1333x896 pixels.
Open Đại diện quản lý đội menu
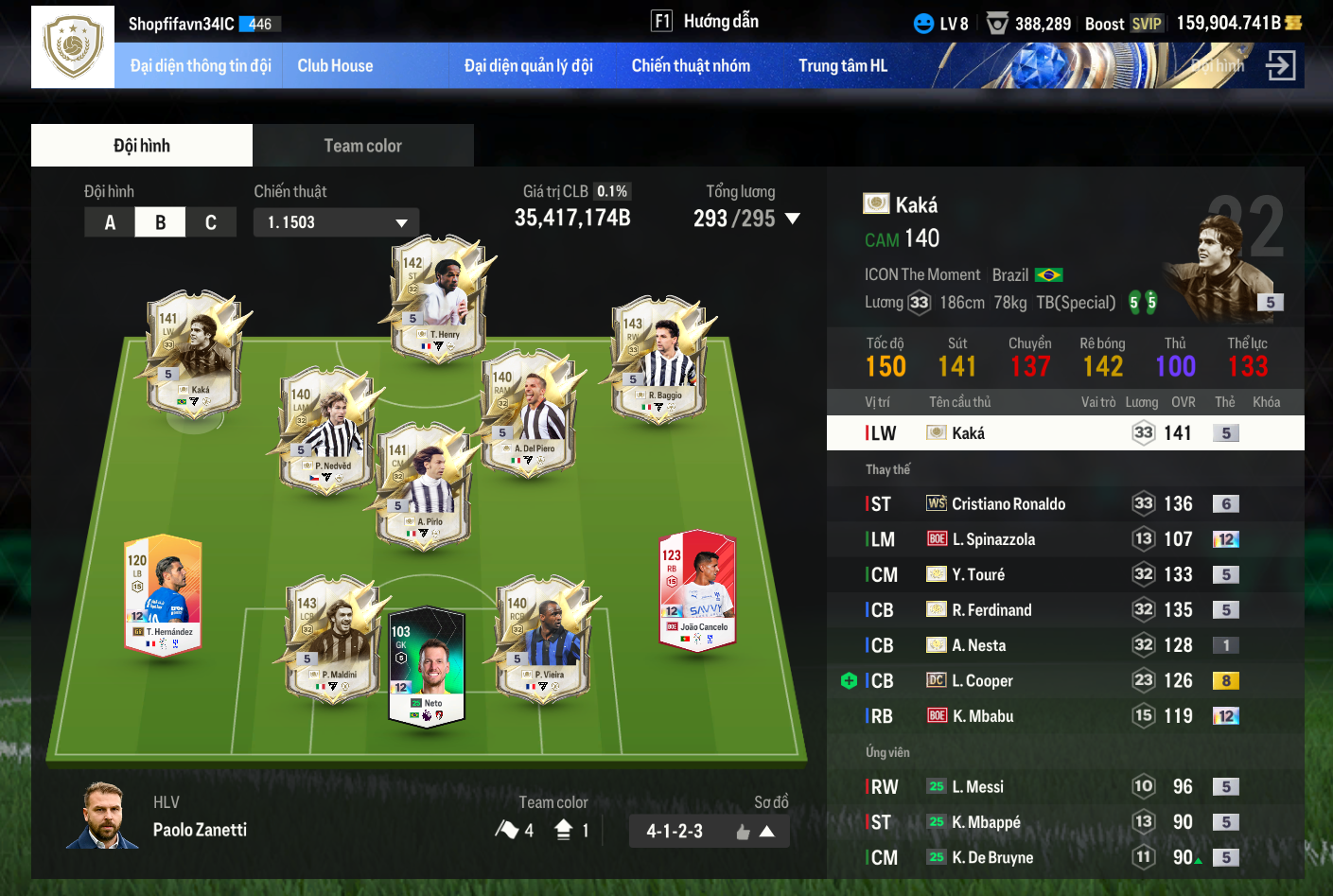click(528, 66)
